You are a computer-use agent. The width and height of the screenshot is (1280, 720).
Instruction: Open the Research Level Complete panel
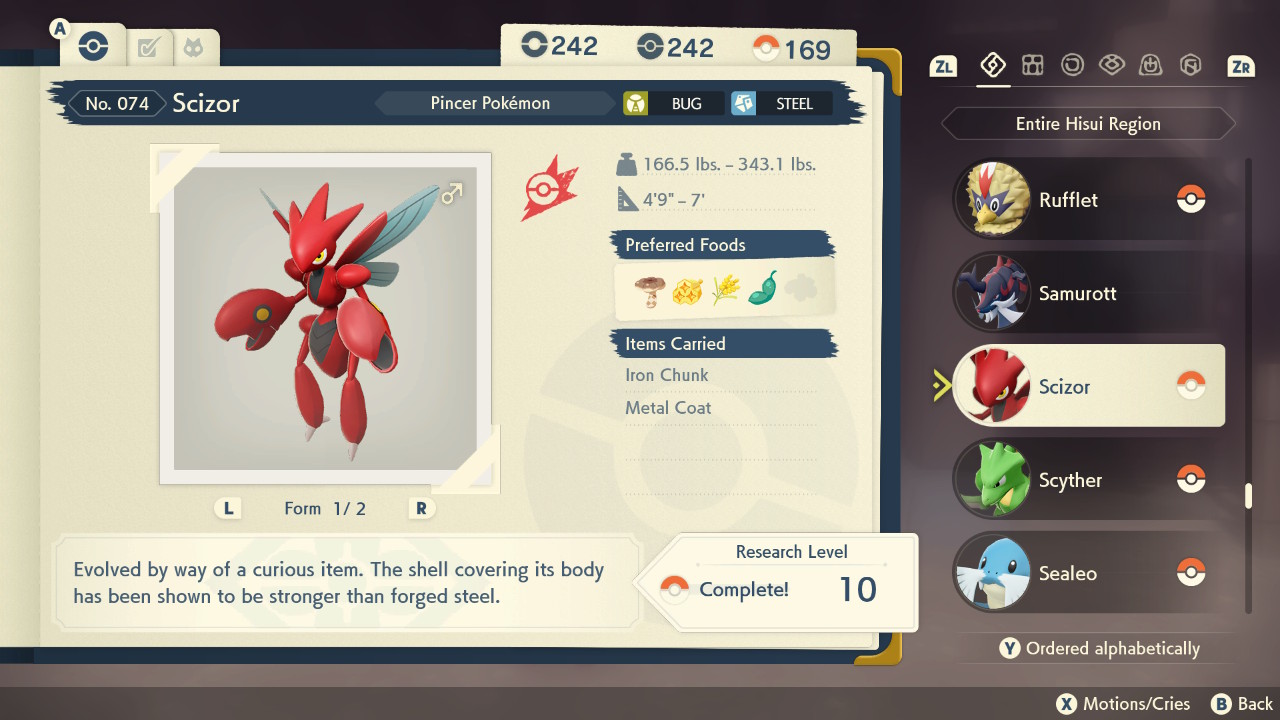coord(790,582)
